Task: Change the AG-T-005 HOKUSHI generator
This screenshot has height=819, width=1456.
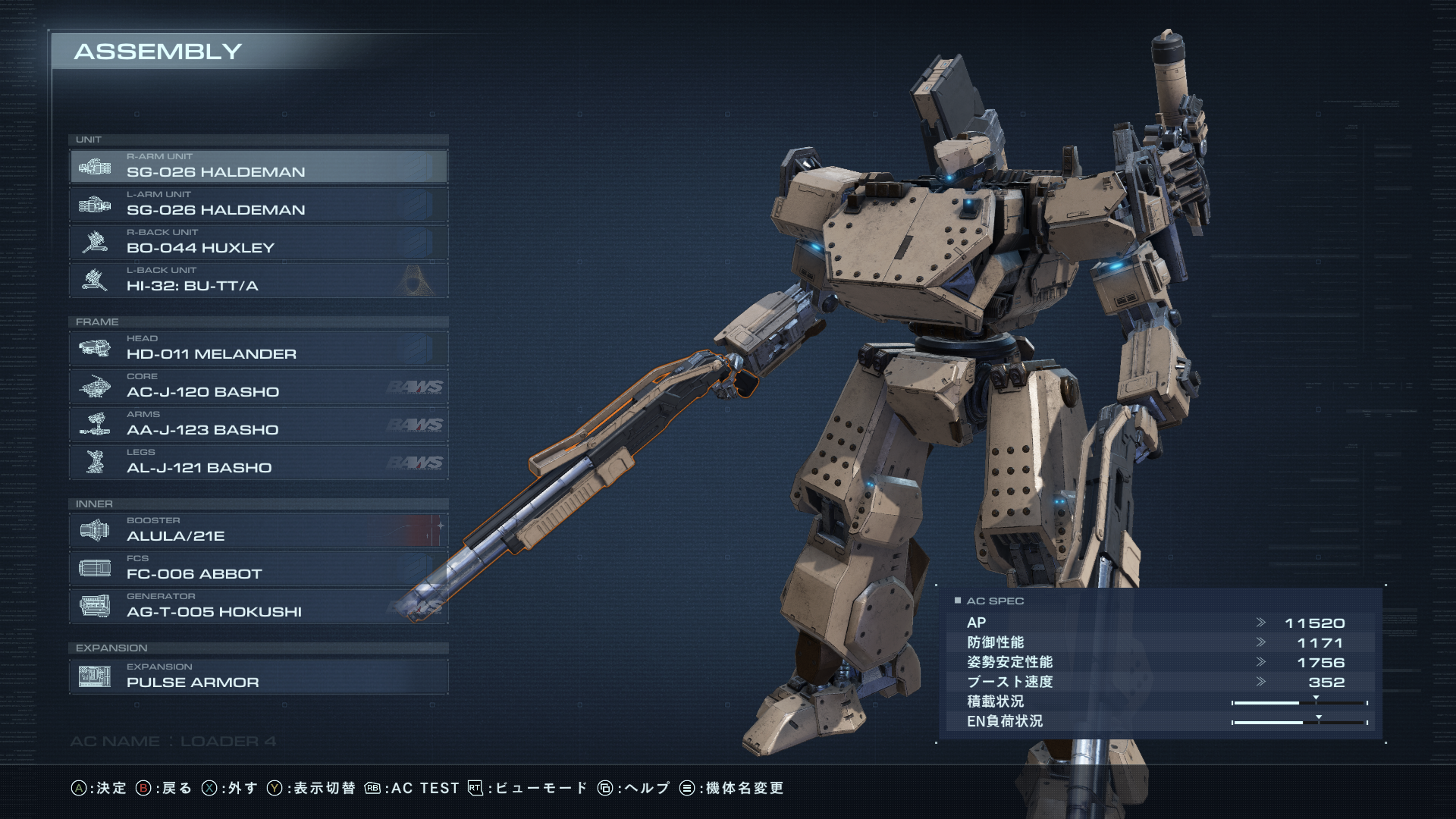Action: (258, 606)
